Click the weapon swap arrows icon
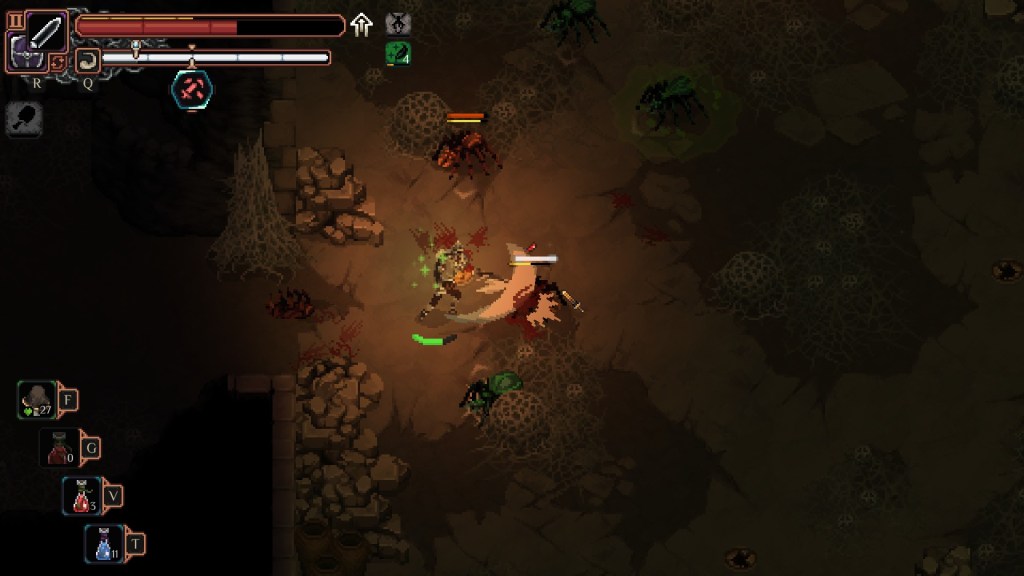The width and height of the screenshot is (1024, 576). [58, 61]
